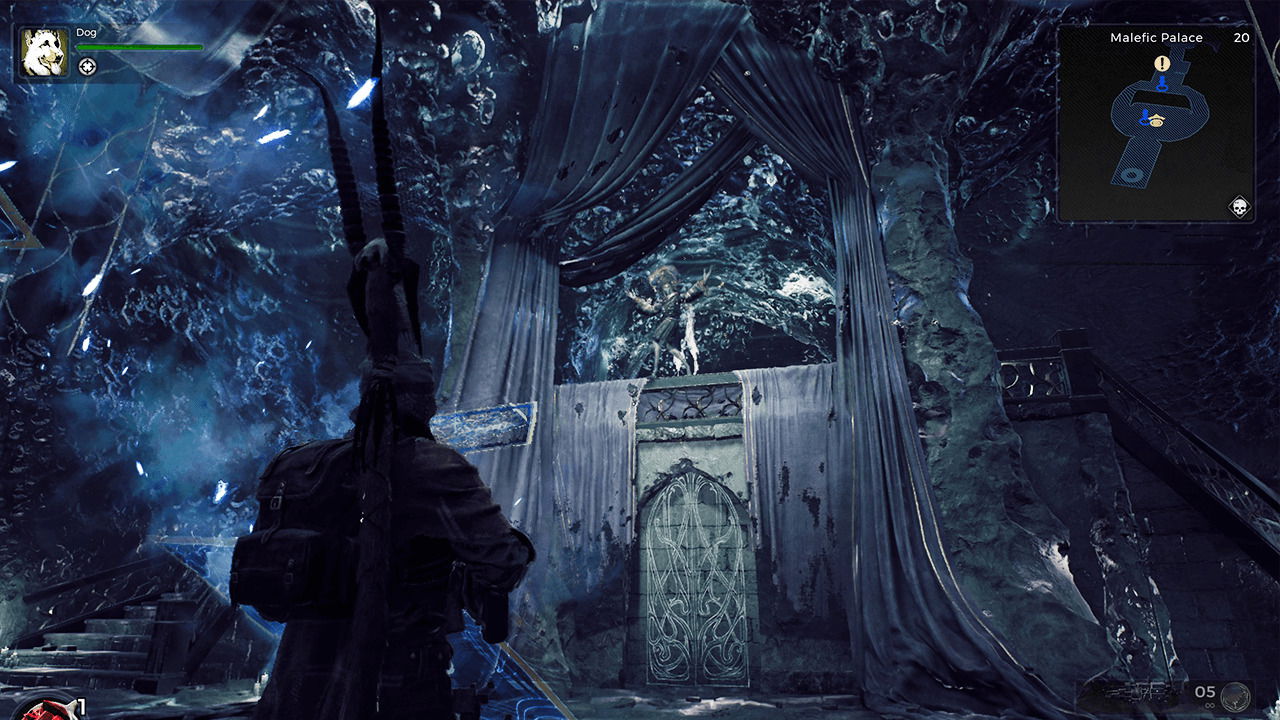Toggle the infinity reserve ammo indicator

(1211, 705)
